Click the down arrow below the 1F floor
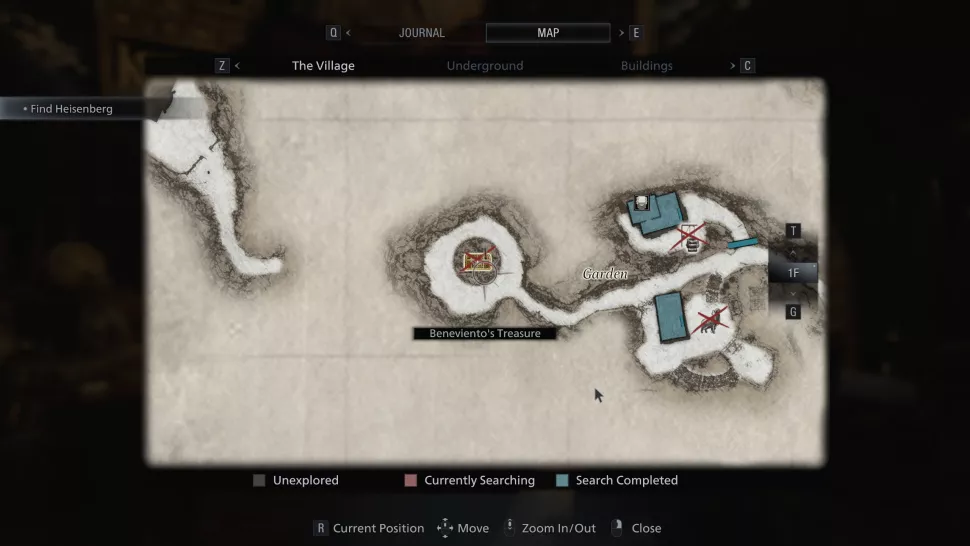 (793, 292)
